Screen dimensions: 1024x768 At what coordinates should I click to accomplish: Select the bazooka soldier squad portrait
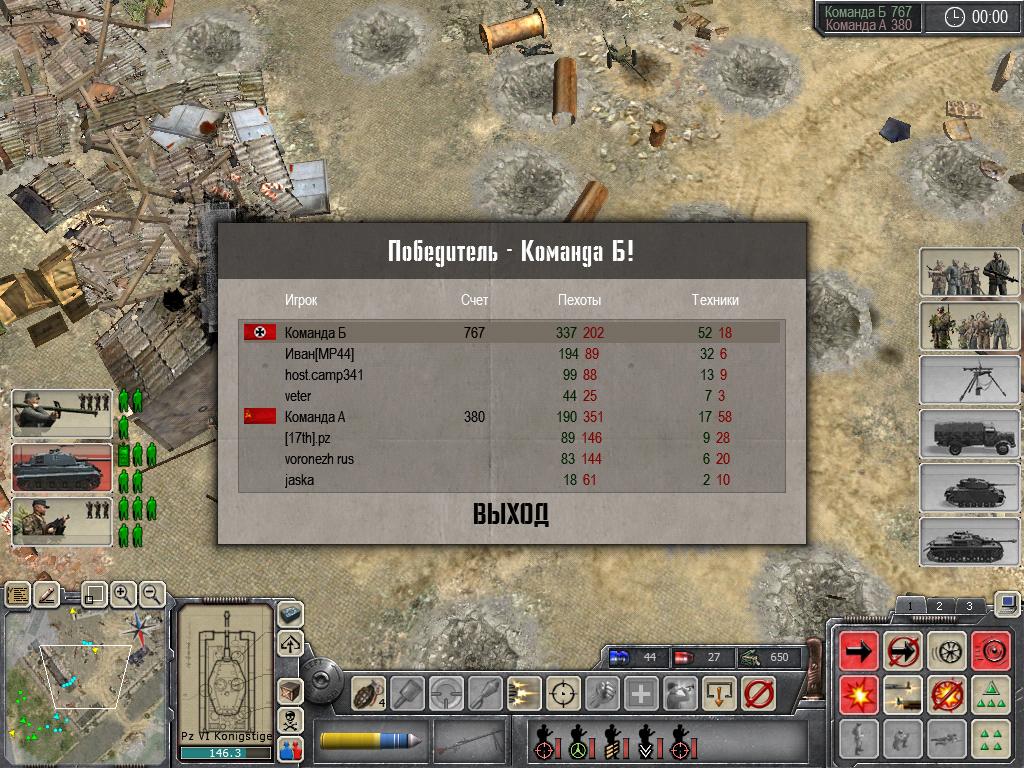click(x=62, y=413)
